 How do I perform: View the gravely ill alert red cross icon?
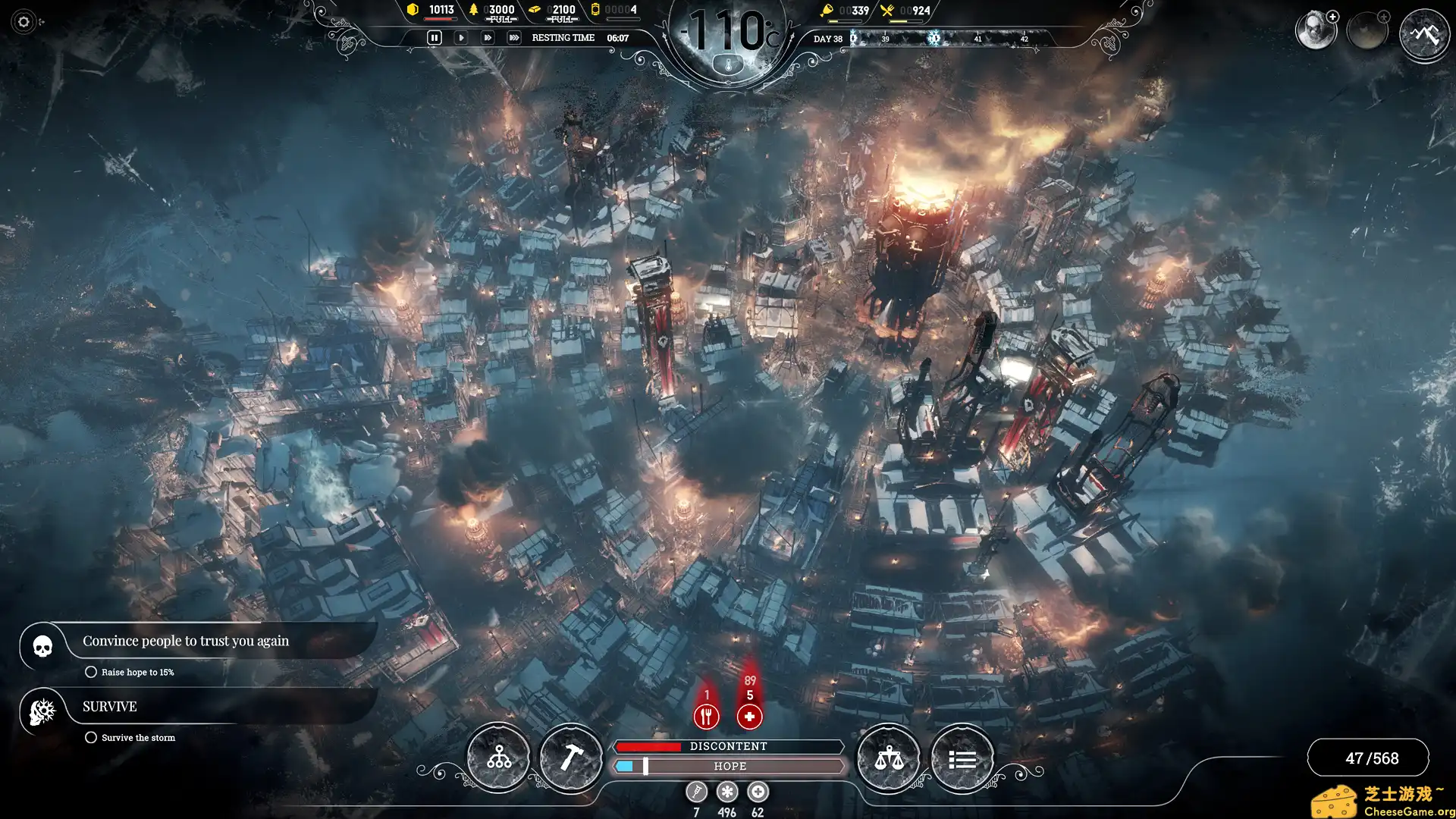pos(749,716)
